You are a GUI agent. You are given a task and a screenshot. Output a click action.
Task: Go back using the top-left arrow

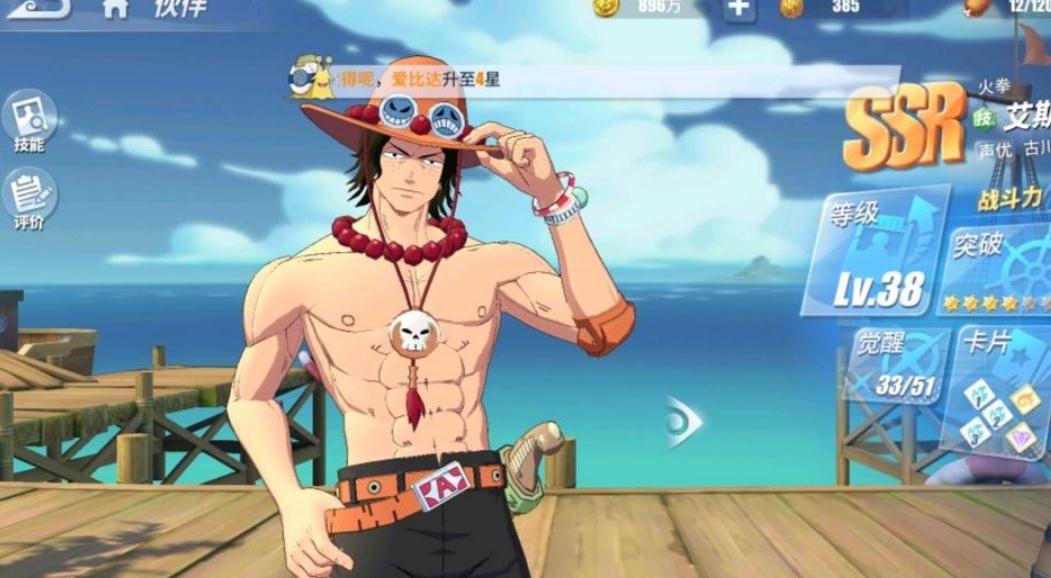coord(38,9)
